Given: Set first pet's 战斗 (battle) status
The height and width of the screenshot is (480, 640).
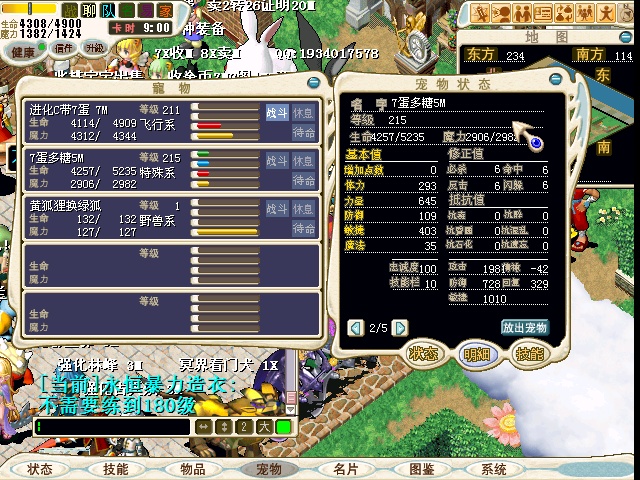Looking at the screenshot, I should (276, 112).
